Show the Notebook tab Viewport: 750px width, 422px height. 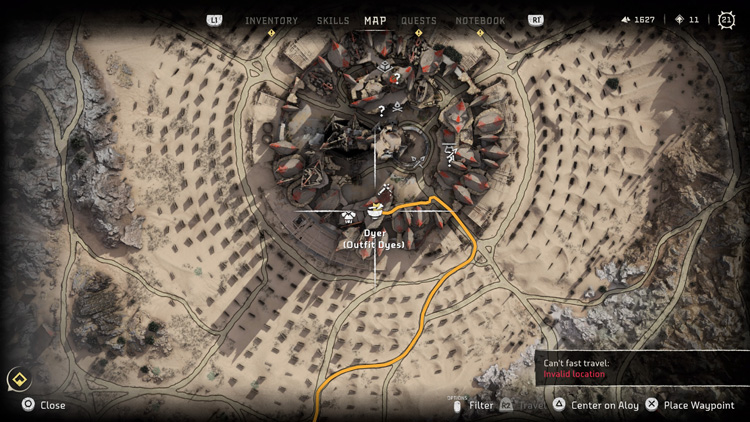click(x=480, y=20)
